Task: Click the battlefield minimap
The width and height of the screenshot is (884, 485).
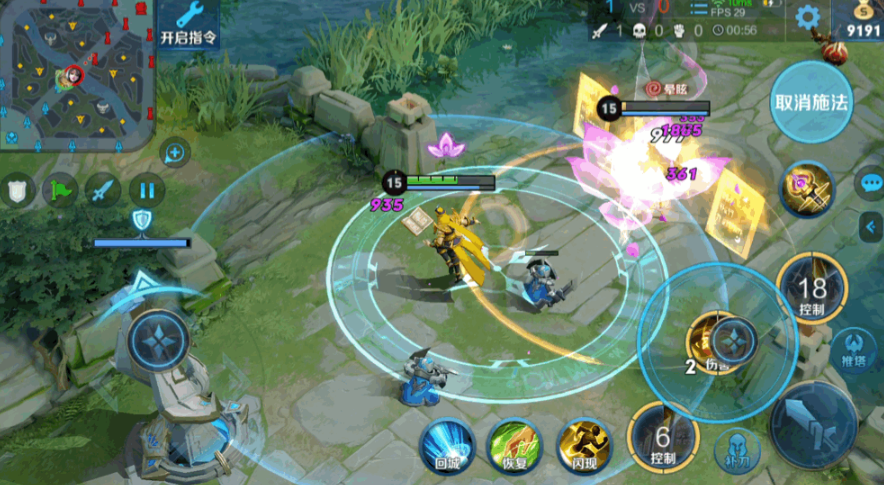Action: [x=76, y=75]
